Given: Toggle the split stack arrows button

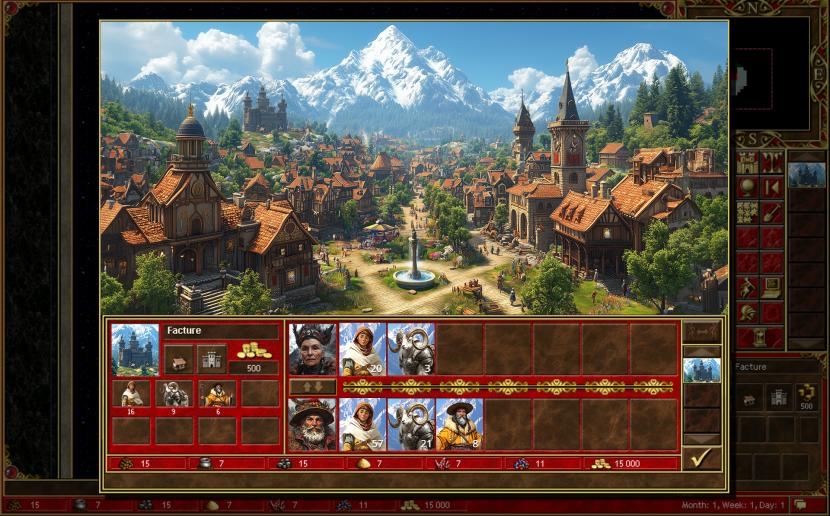Looking at the screenshot, I should pos(701,331).
